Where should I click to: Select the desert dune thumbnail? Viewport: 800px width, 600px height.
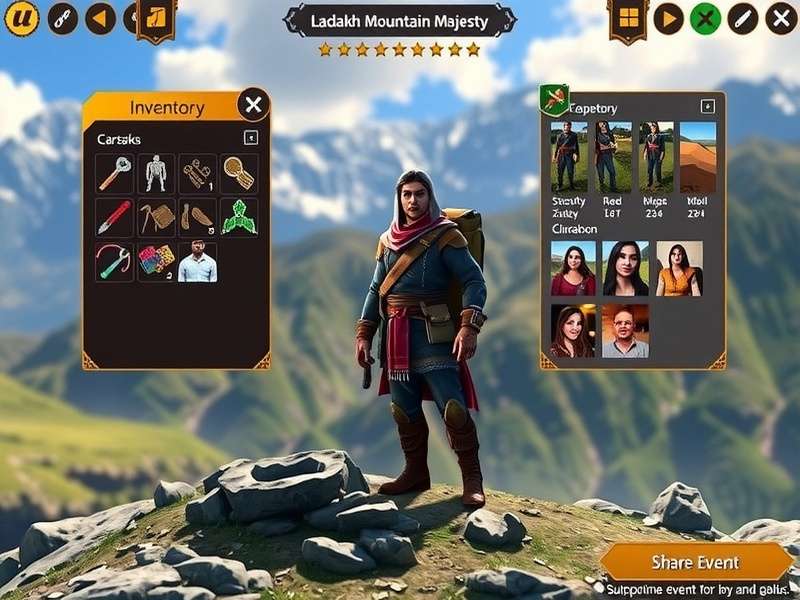[x=698, y=157]
